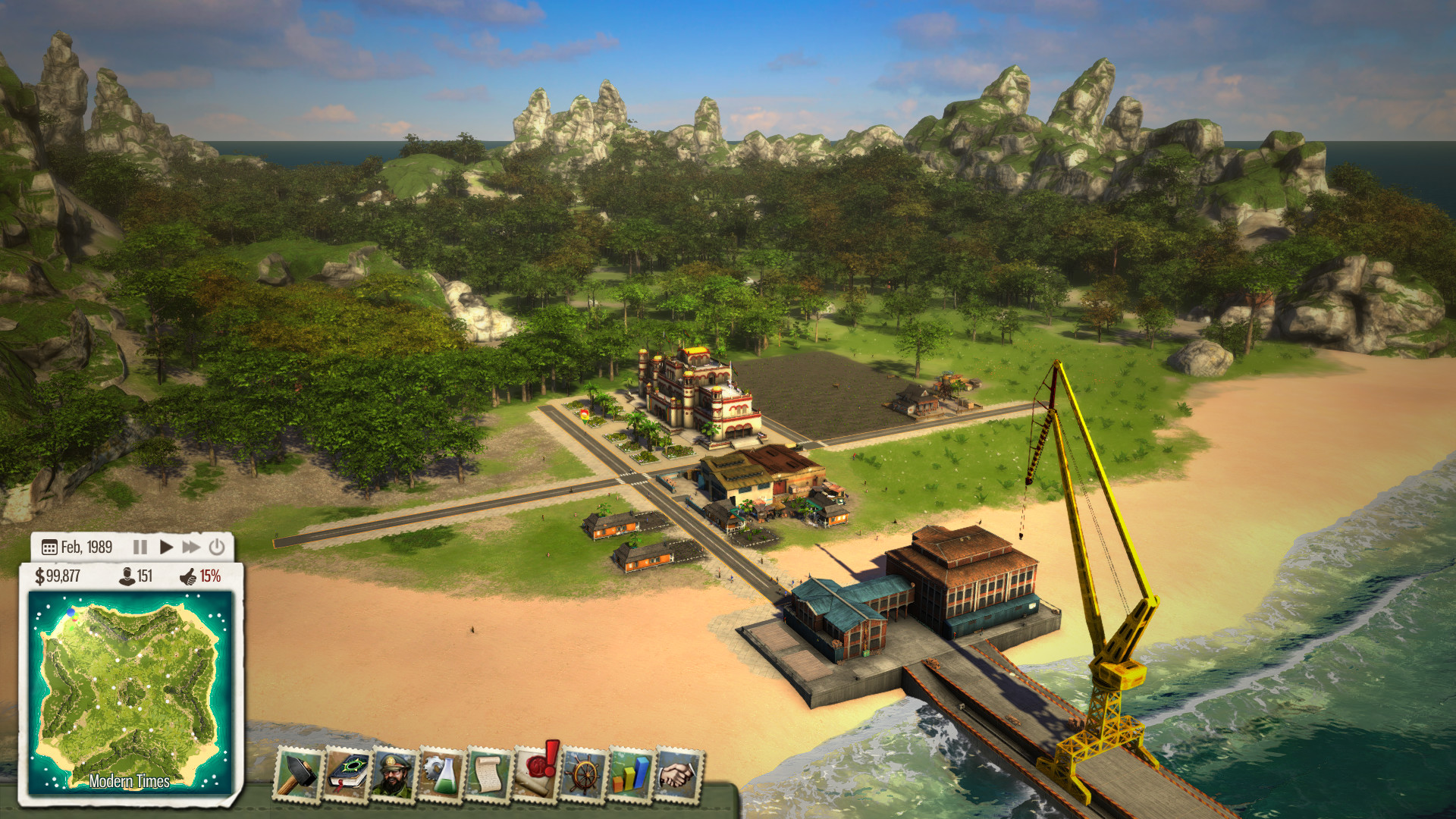Click the power button to open quit options
Image resolution: width=1456 pixels, height=819 pixels.
[x=216, y=546]
